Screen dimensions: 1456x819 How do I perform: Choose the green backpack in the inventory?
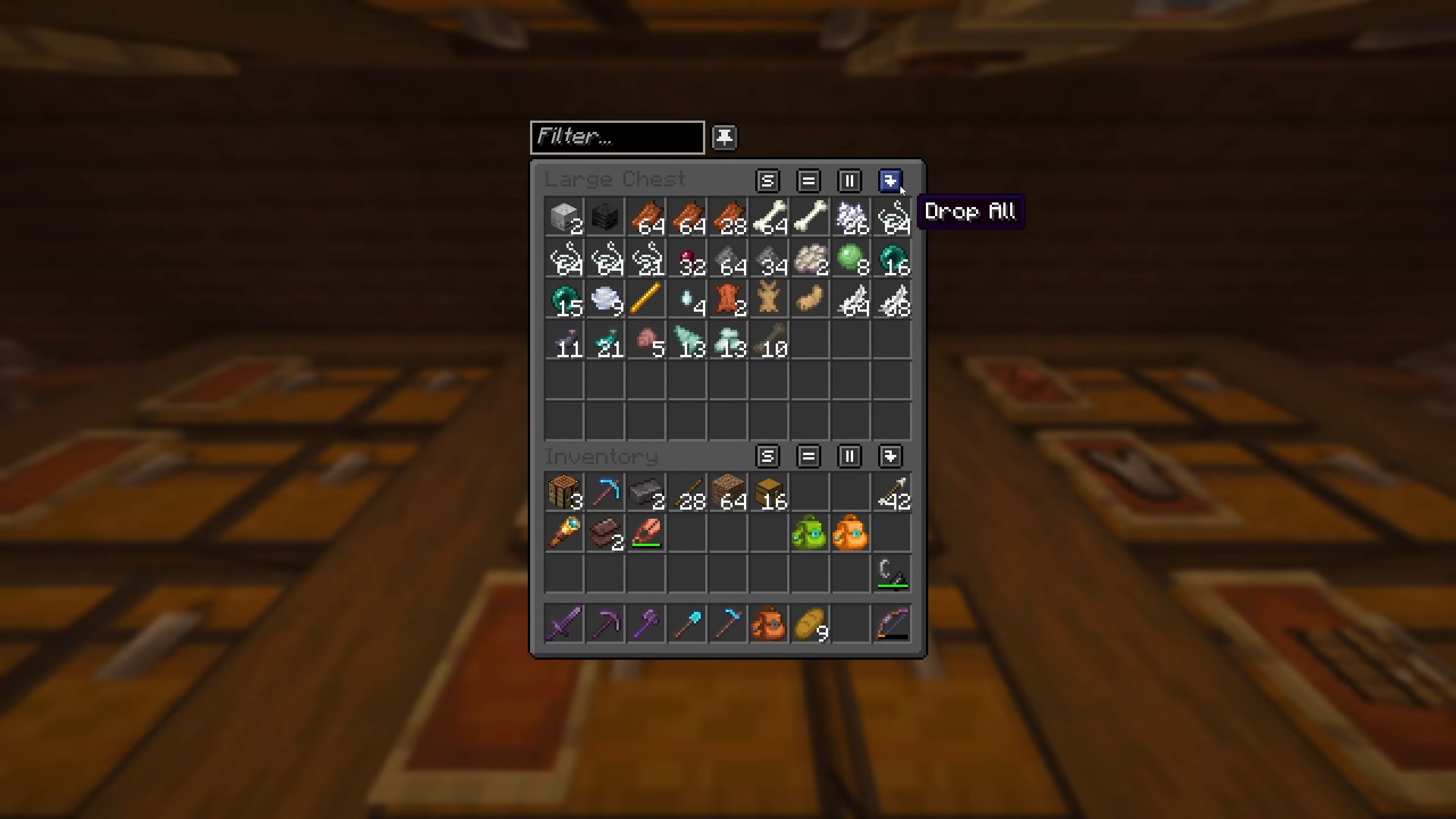pos(809,533)
